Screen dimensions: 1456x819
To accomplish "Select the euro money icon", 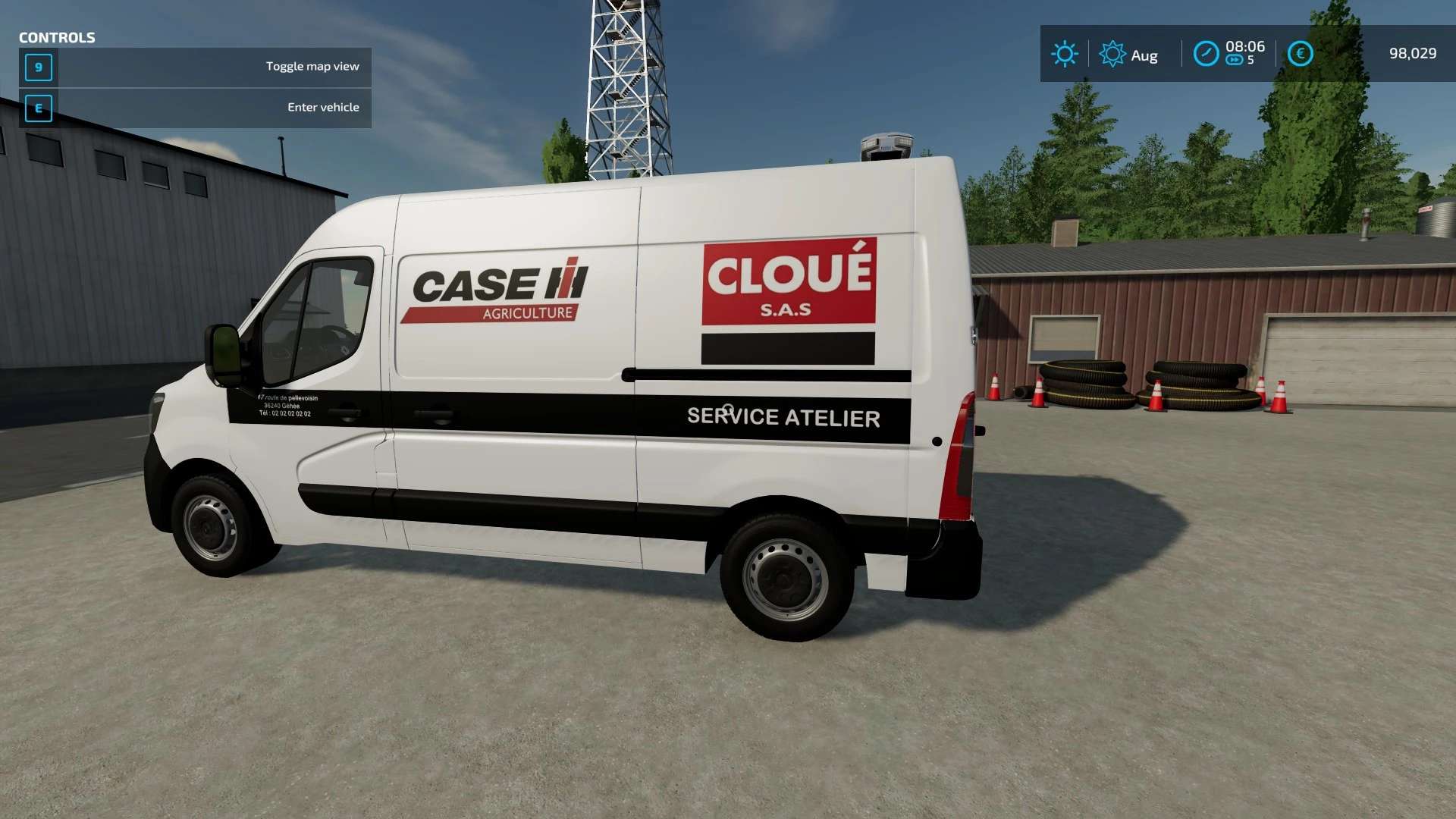I will [1300, 54].
